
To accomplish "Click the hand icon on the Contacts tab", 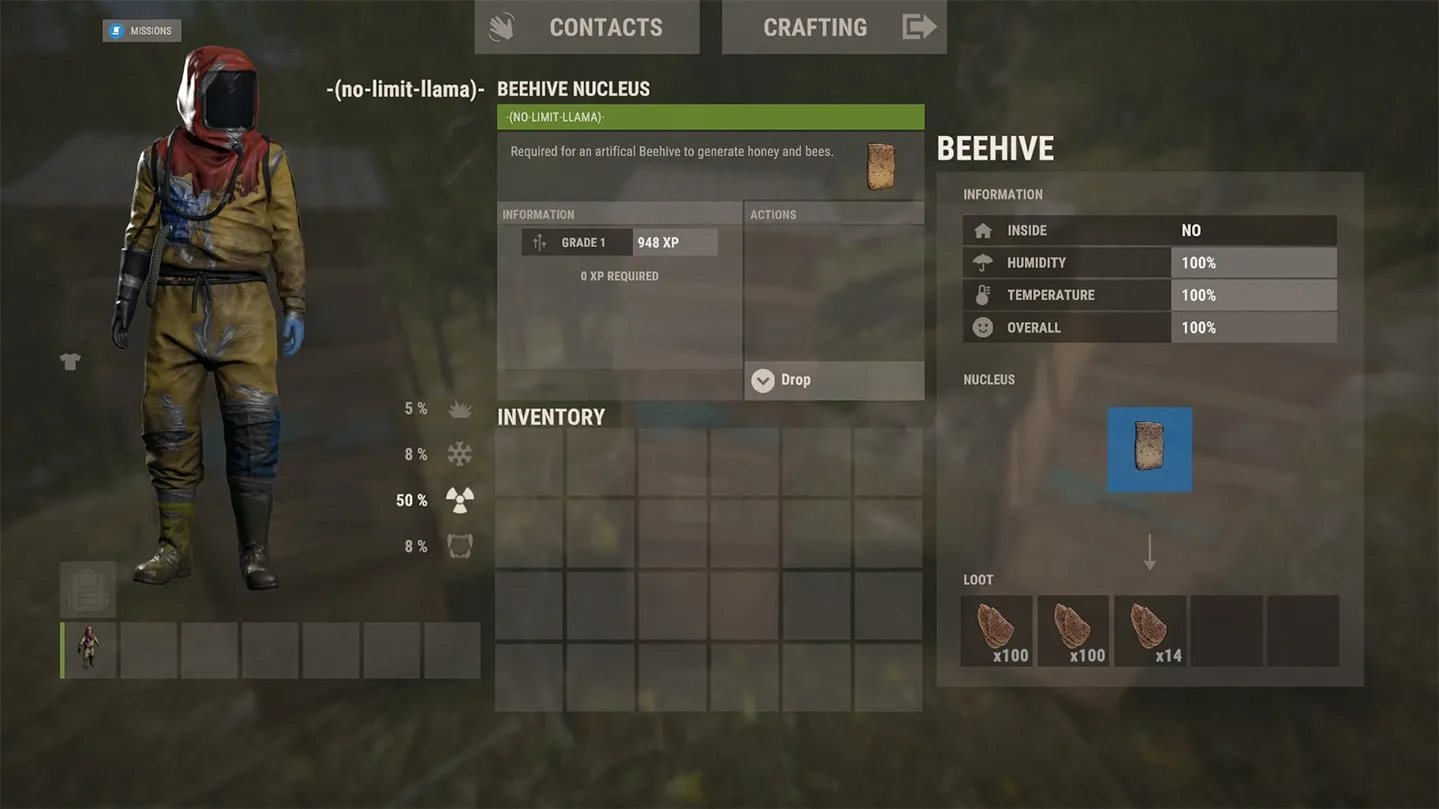I will tap(500, 25).
